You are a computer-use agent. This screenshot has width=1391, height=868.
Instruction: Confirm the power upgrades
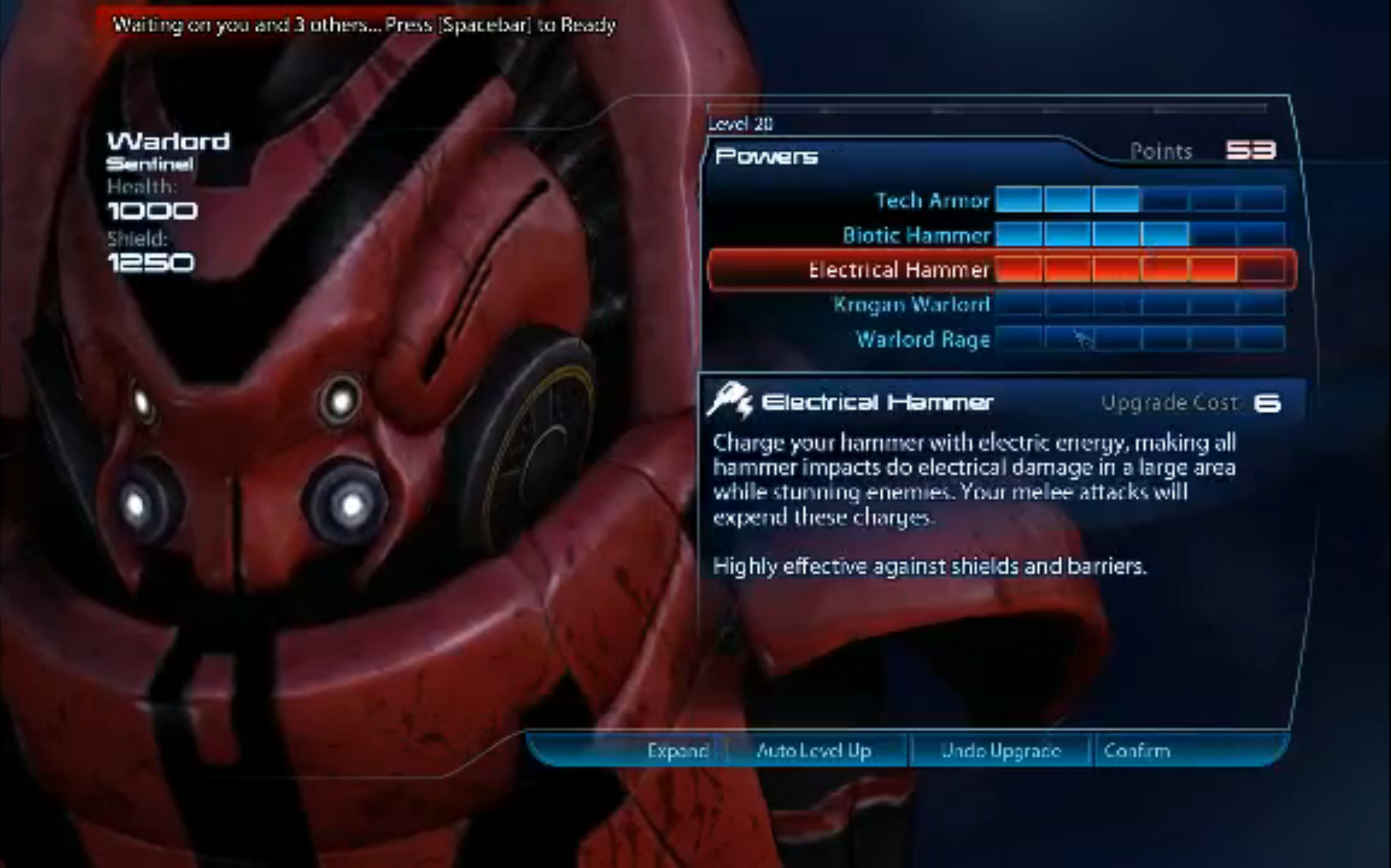coord(1136,751)
